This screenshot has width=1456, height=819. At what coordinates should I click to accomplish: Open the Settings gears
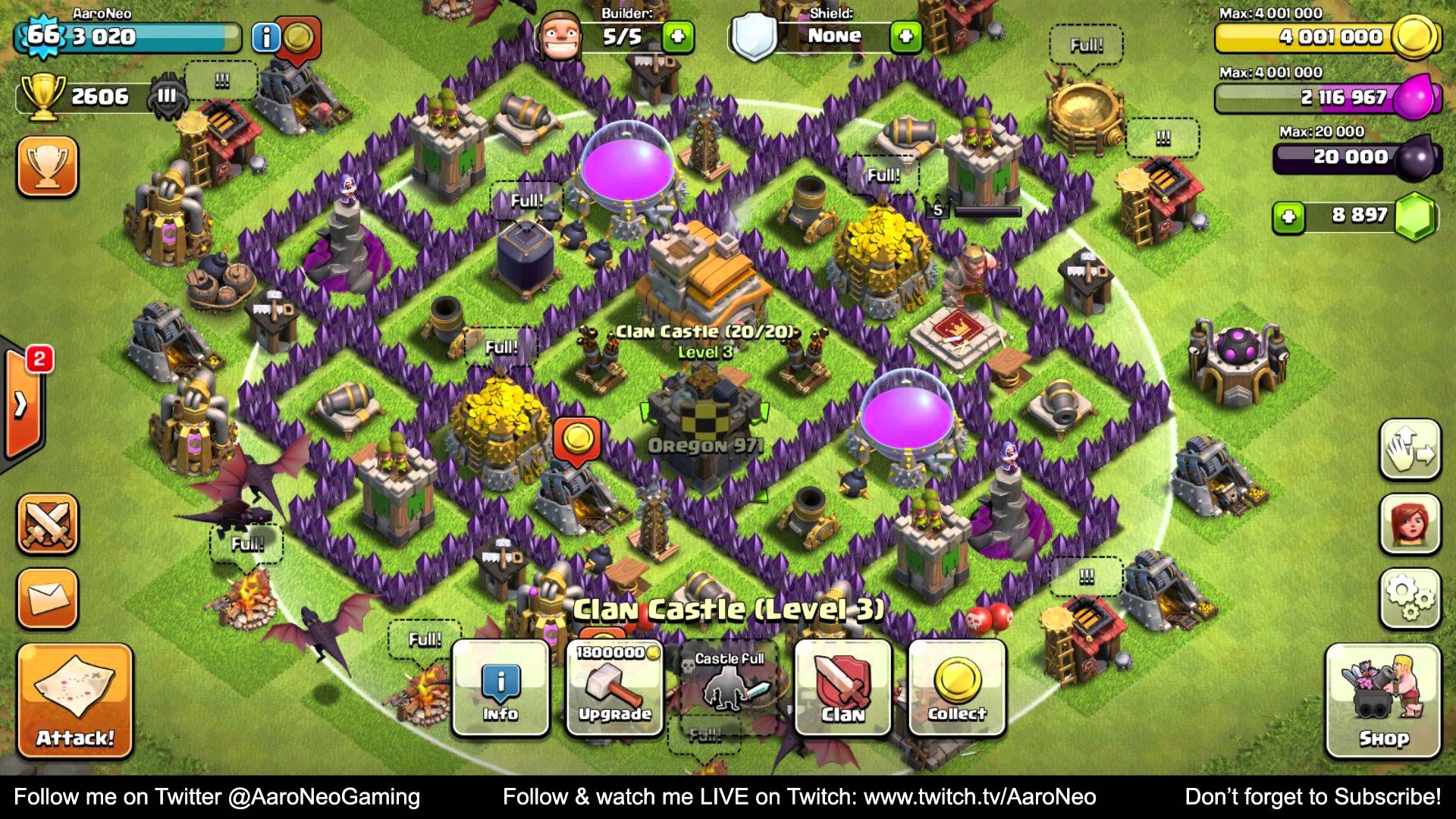1409,598
